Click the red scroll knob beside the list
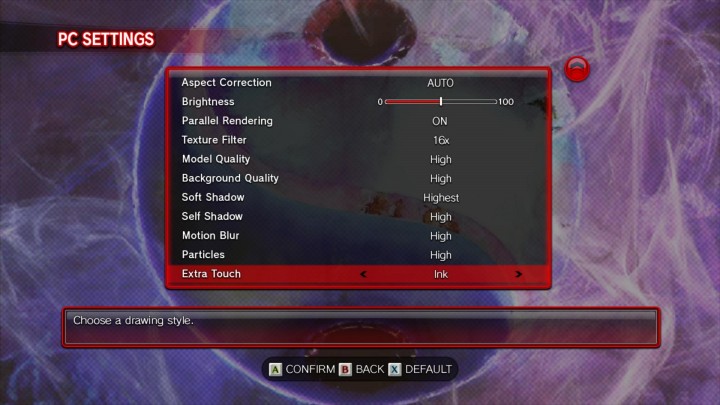The width and height of the screenshot is (720, 405). click(578, 69)
